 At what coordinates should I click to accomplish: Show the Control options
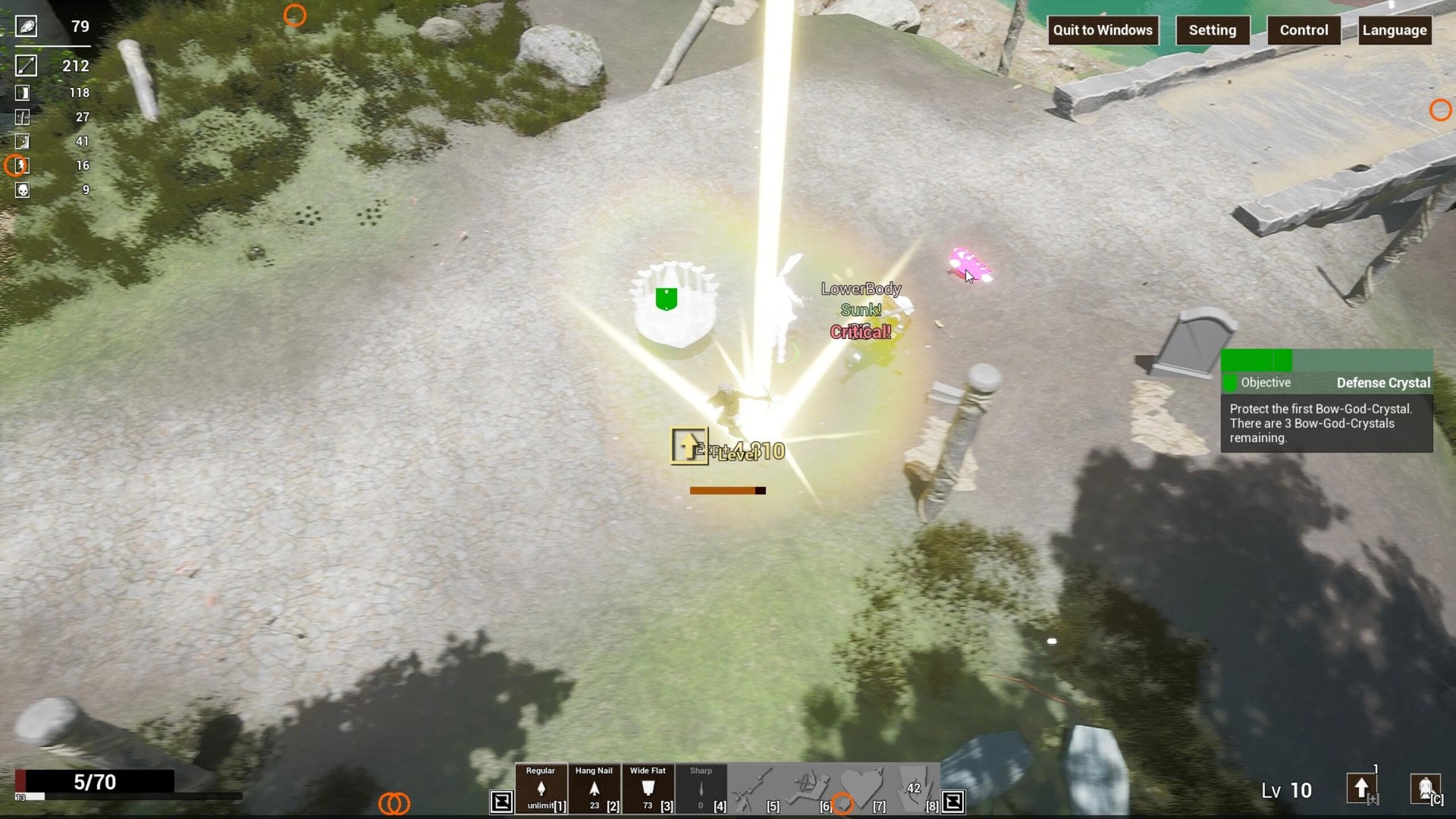(1304, 30)
